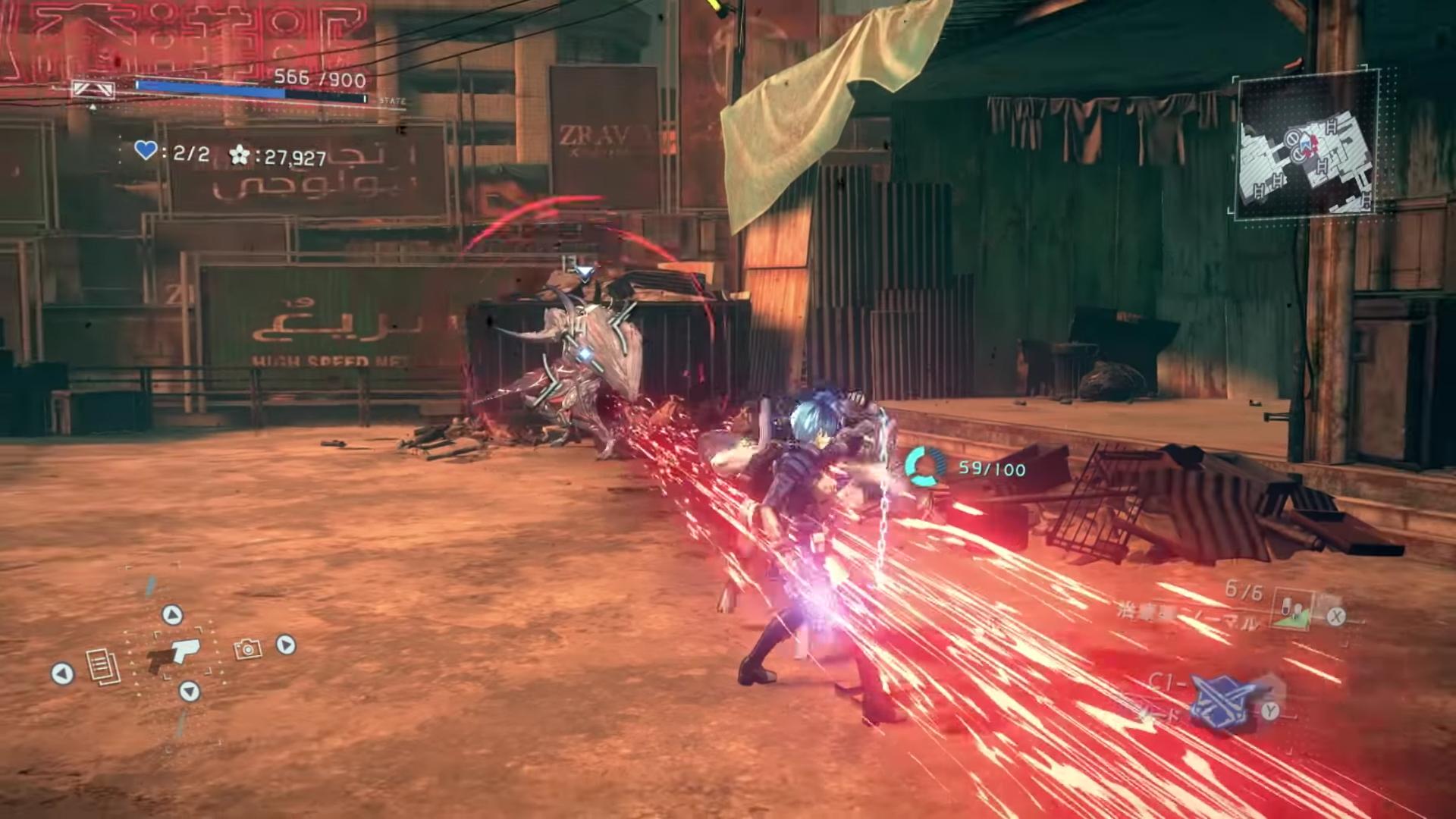Open the documents notebook icon
The image size is (1456, 819).
tap(102, 667)
